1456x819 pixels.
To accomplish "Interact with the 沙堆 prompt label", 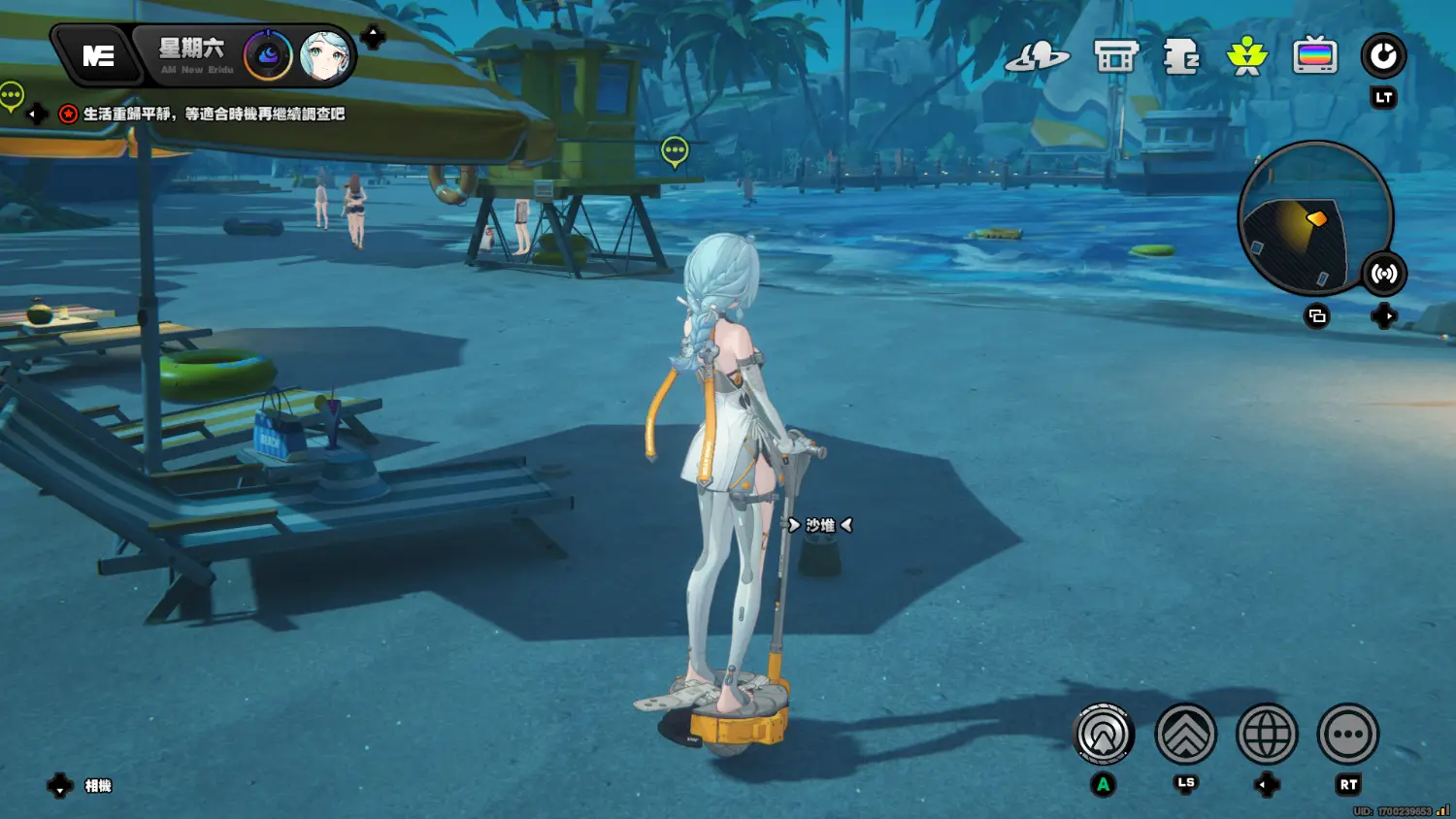I will (x=820, y=525).
